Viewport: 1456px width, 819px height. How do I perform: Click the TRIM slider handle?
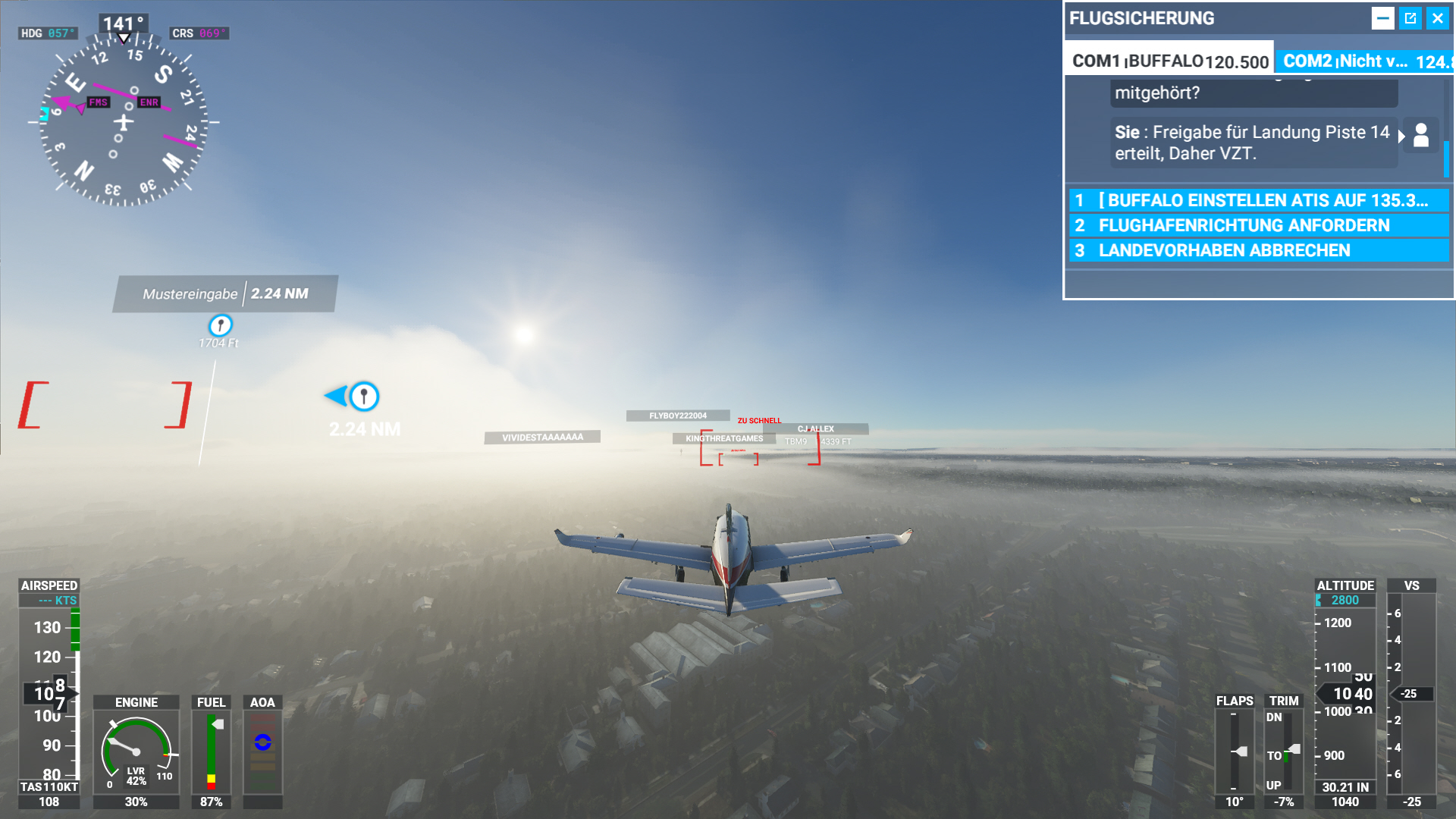(x=1294, y=749)
